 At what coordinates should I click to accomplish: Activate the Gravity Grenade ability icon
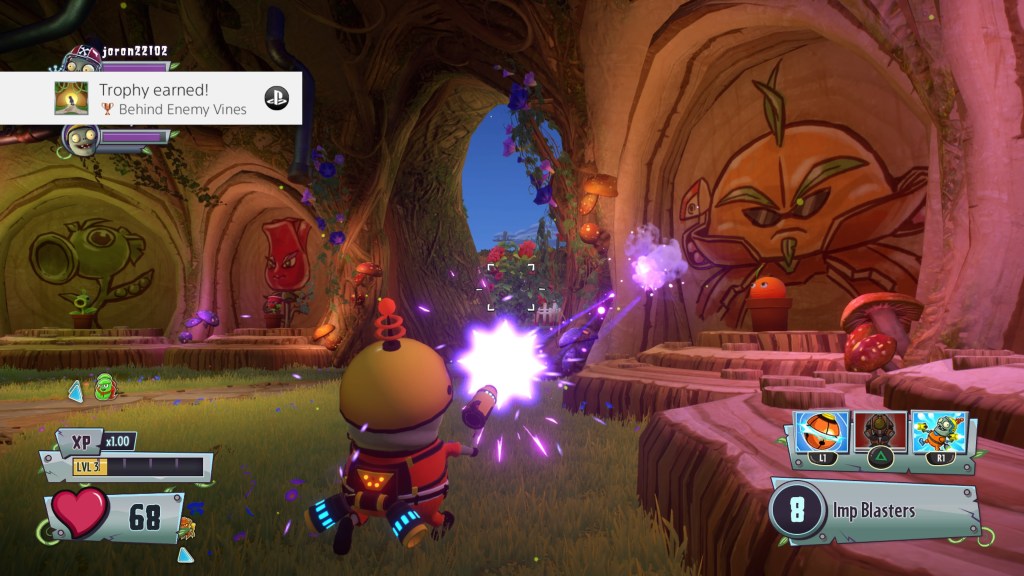(821, 430)
